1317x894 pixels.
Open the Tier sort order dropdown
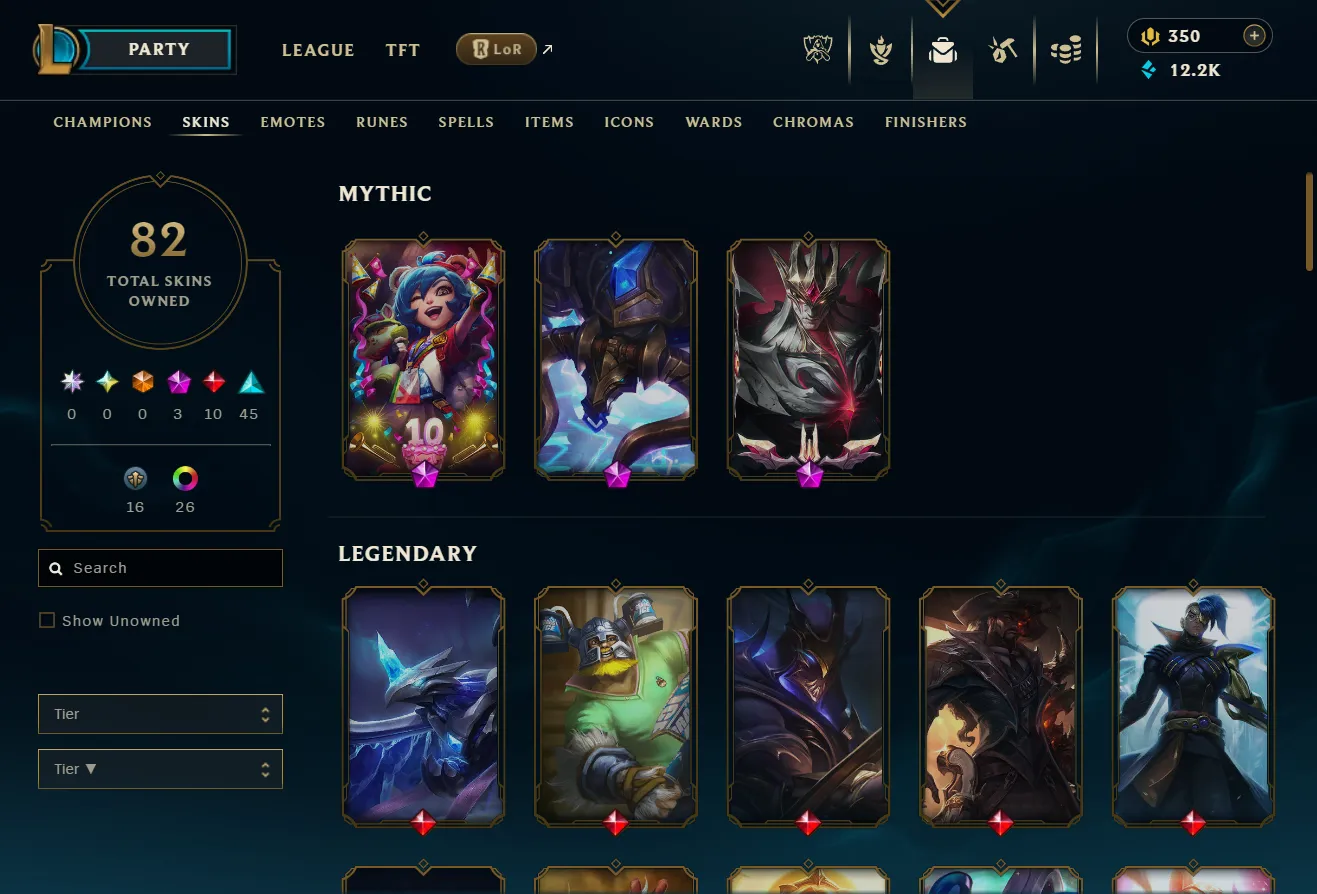160,768
